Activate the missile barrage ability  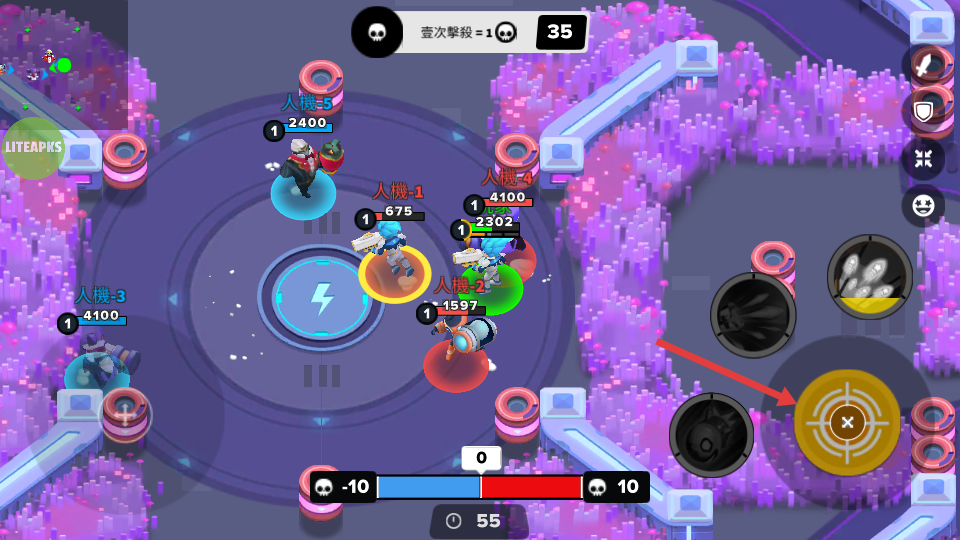tap(870, 277)
